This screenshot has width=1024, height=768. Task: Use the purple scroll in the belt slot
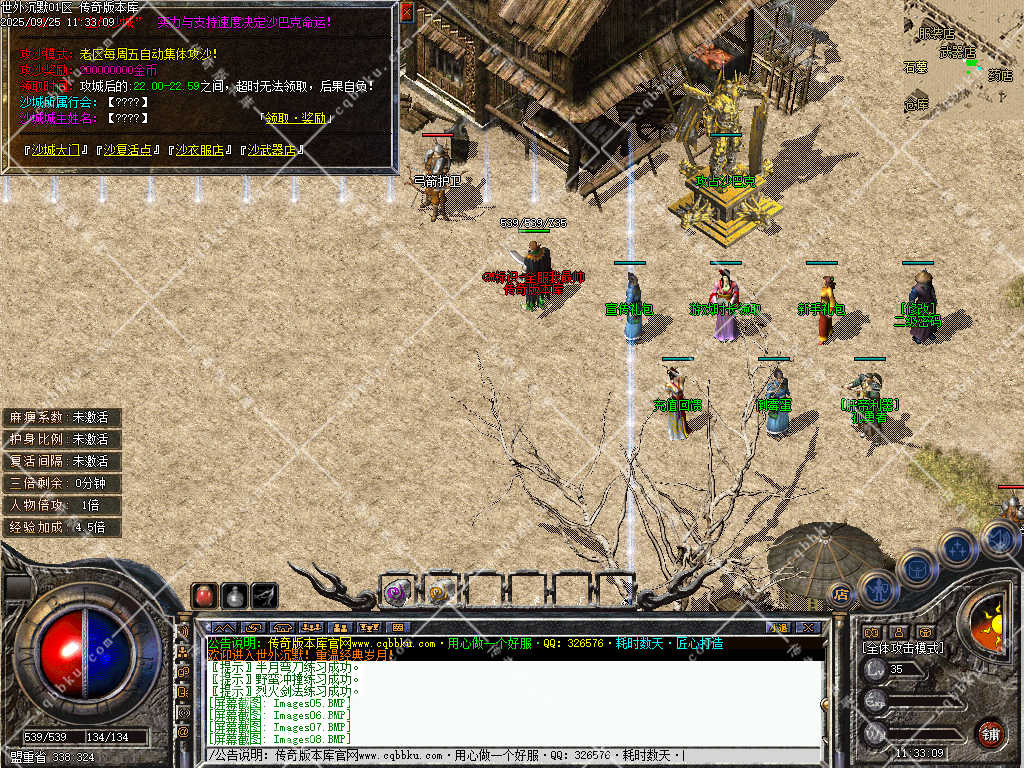396,592
